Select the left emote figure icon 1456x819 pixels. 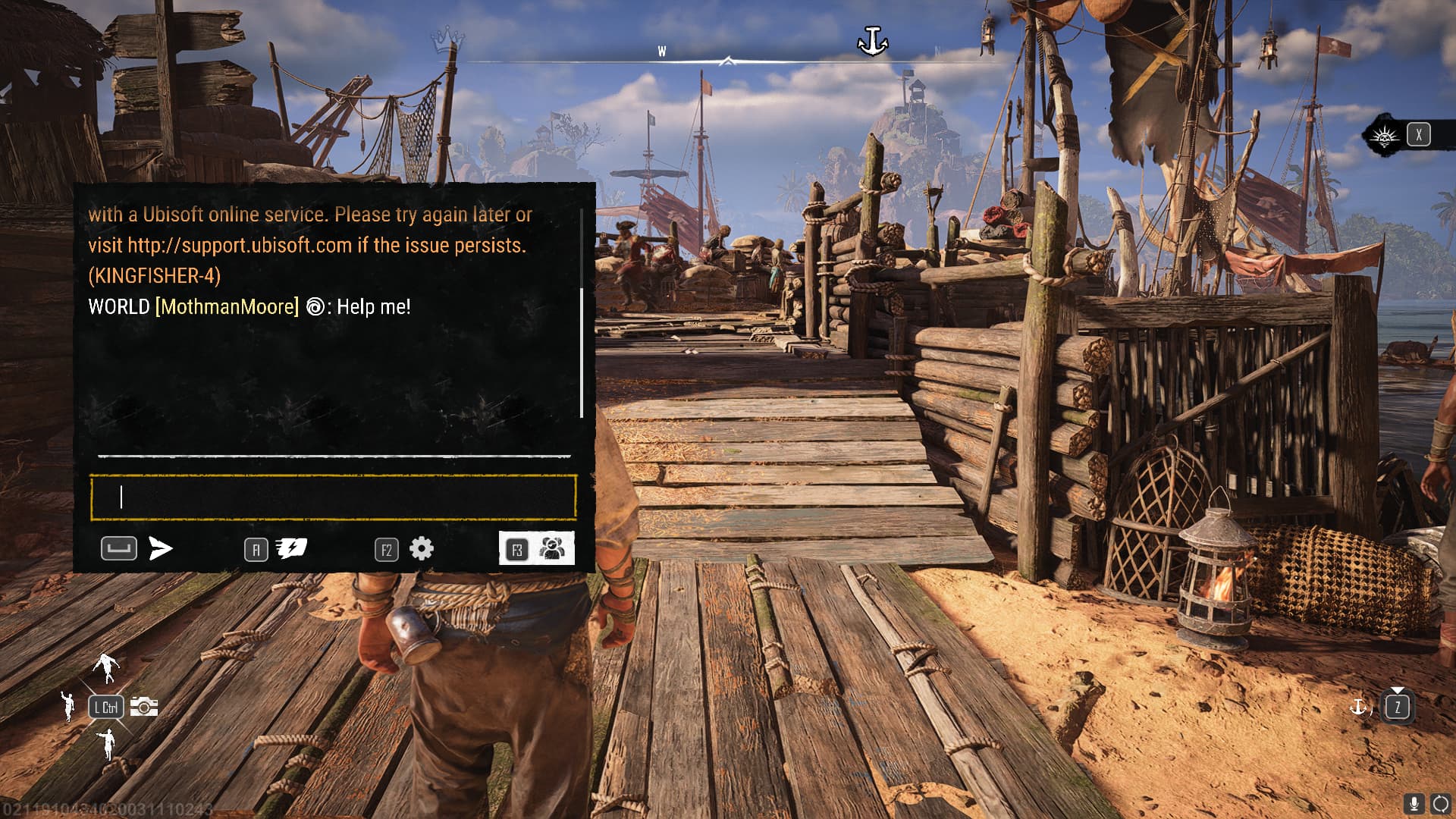pyautogui.click(x=69, y=707)
